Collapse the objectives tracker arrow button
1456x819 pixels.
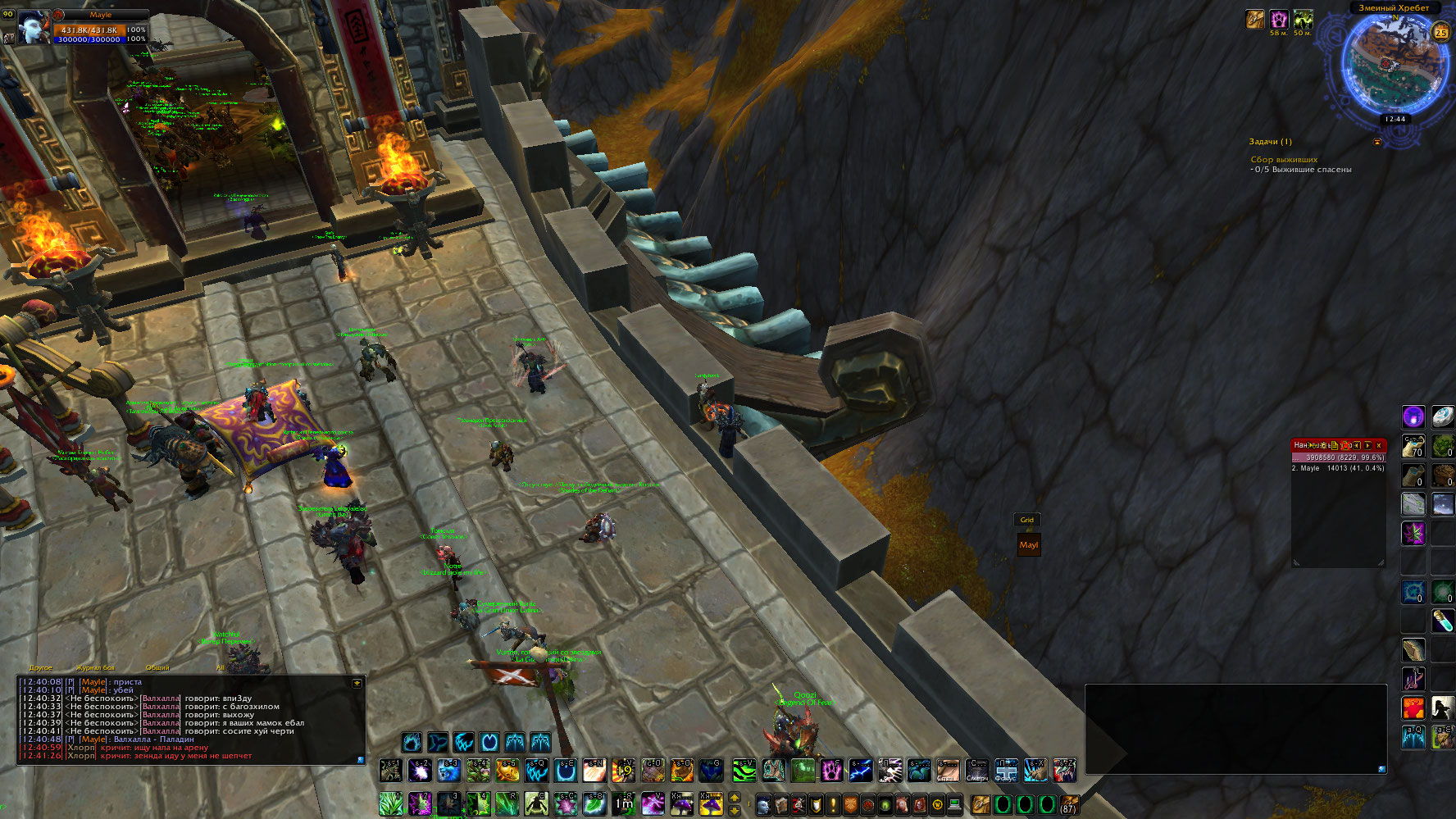1376,142
